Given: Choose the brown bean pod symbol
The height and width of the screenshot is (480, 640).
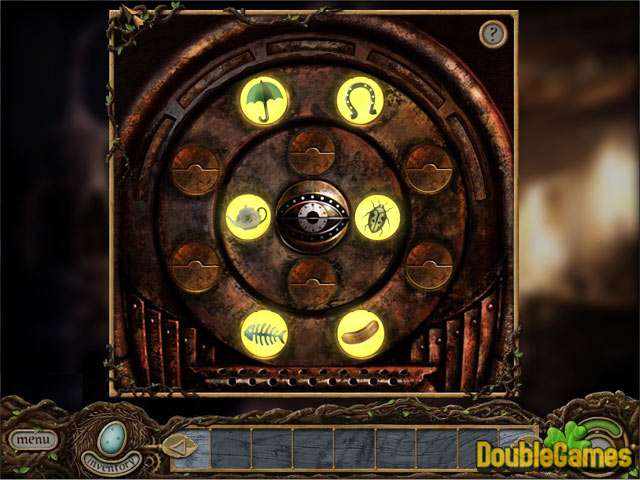Looking at the screenshot, I should tap(360, 334).
